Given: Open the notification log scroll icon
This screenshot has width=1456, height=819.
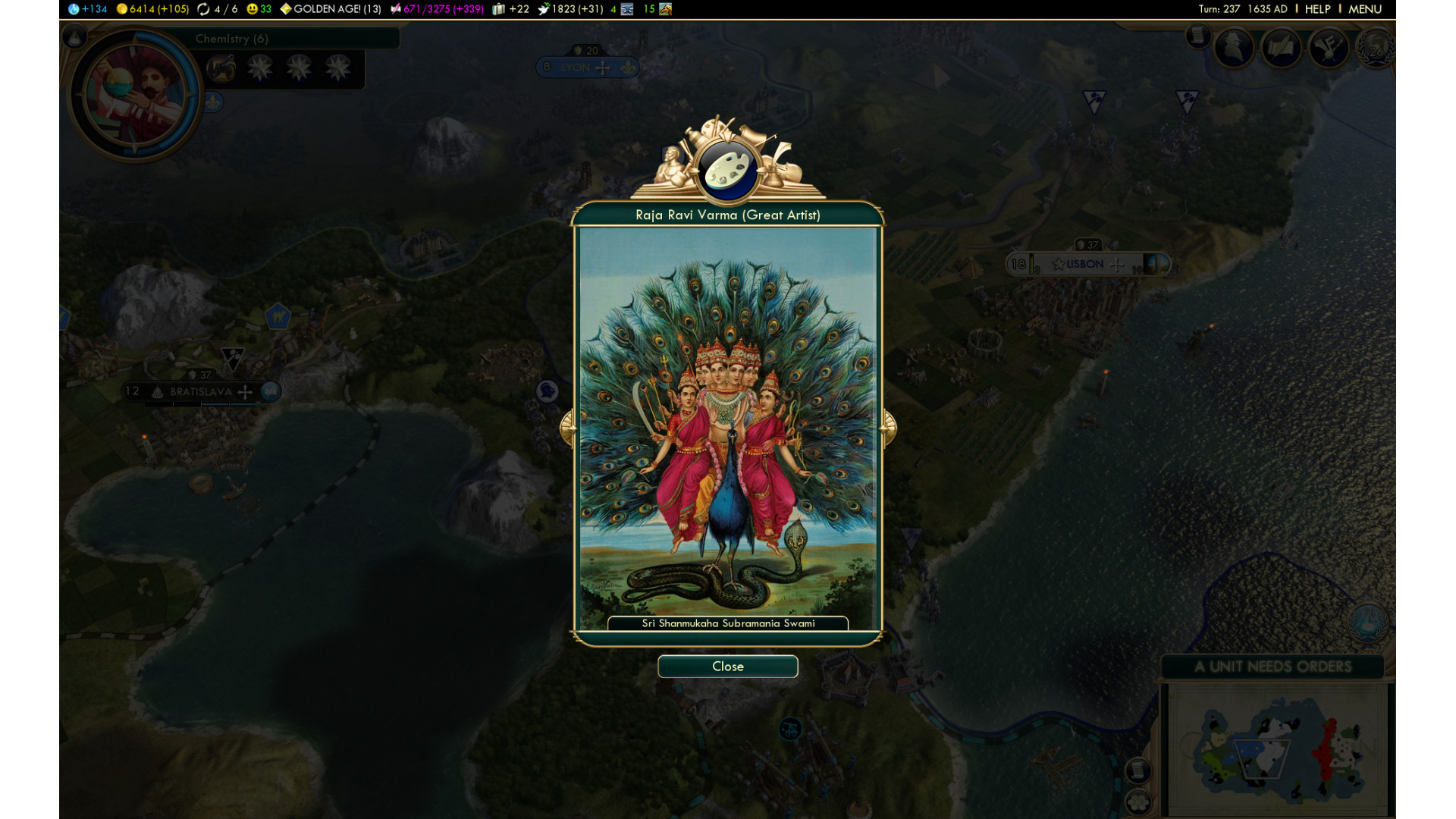Looking at the screenshot, I should click(x=1197, y=36).
